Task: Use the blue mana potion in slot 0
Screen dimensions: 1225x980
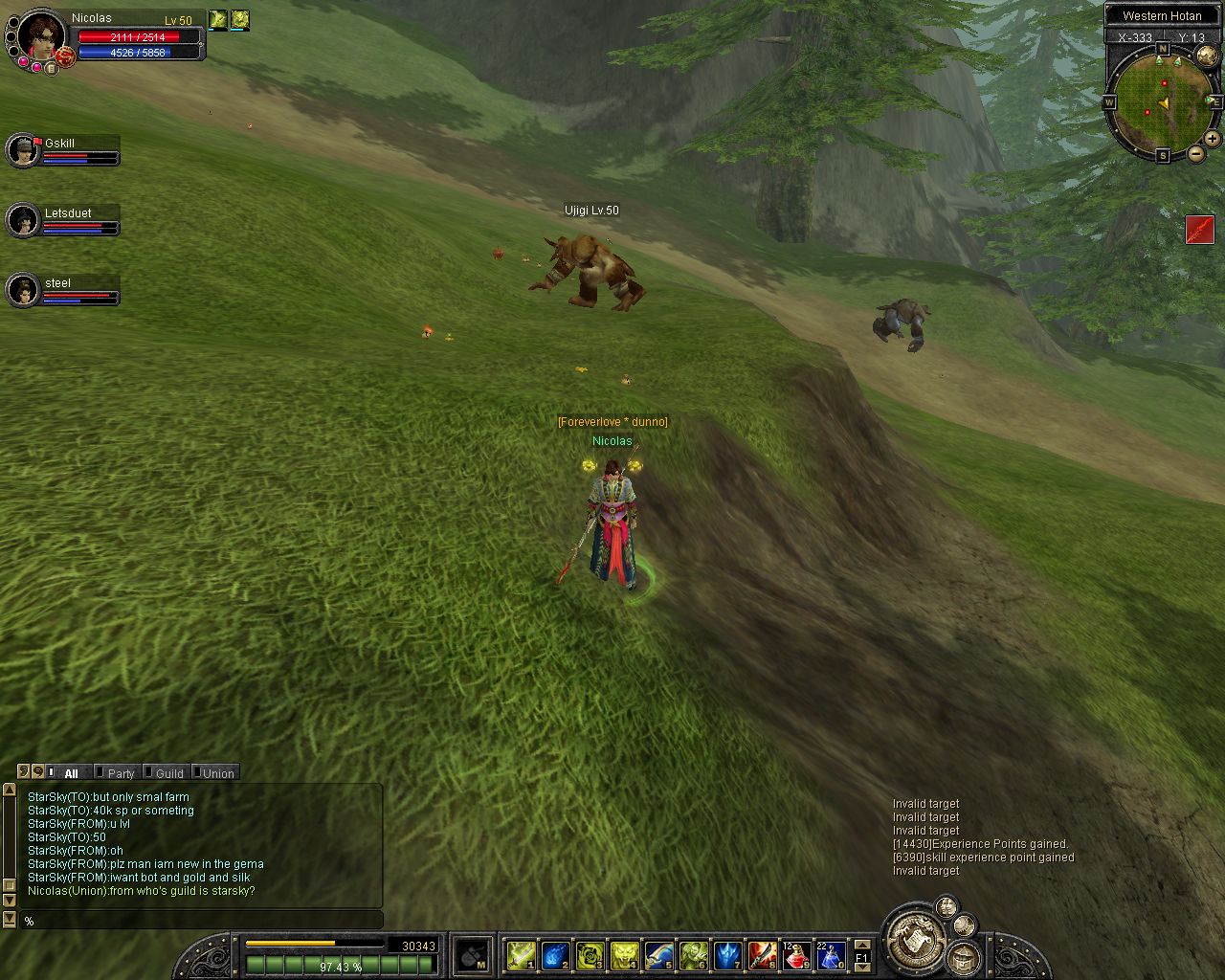Action: [830, 955]
